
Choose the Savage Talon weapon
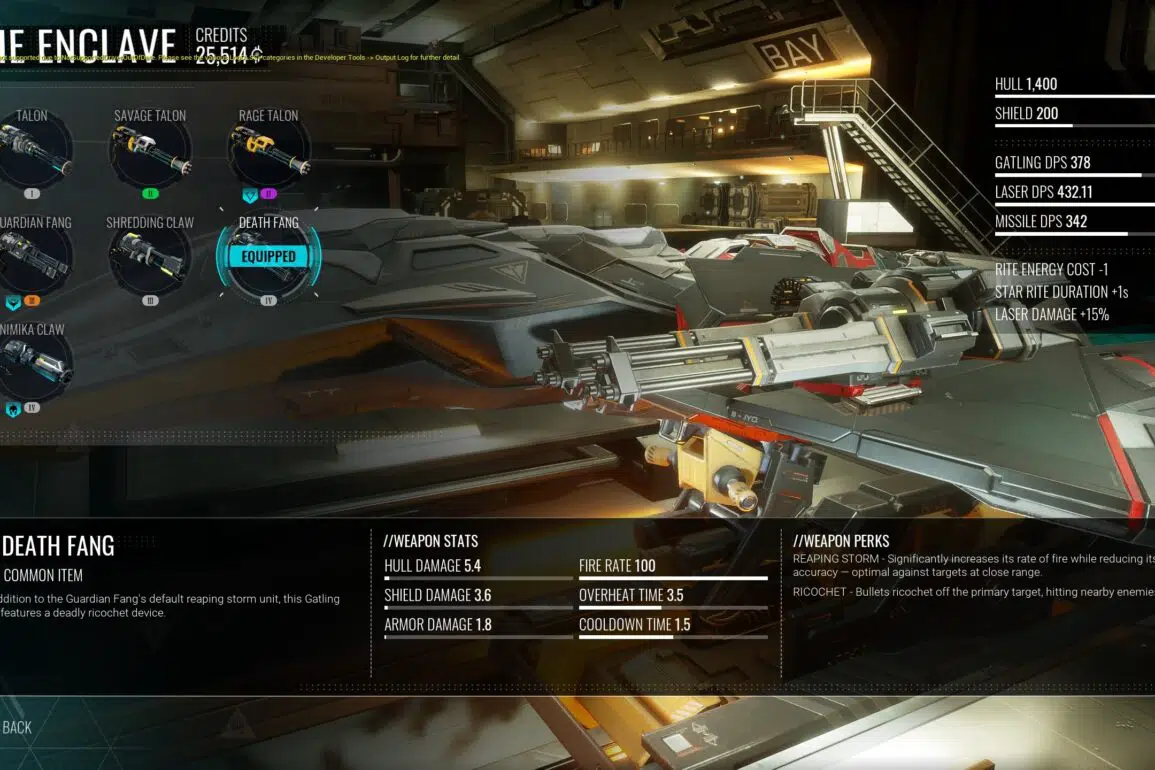(x=149, y=153)
